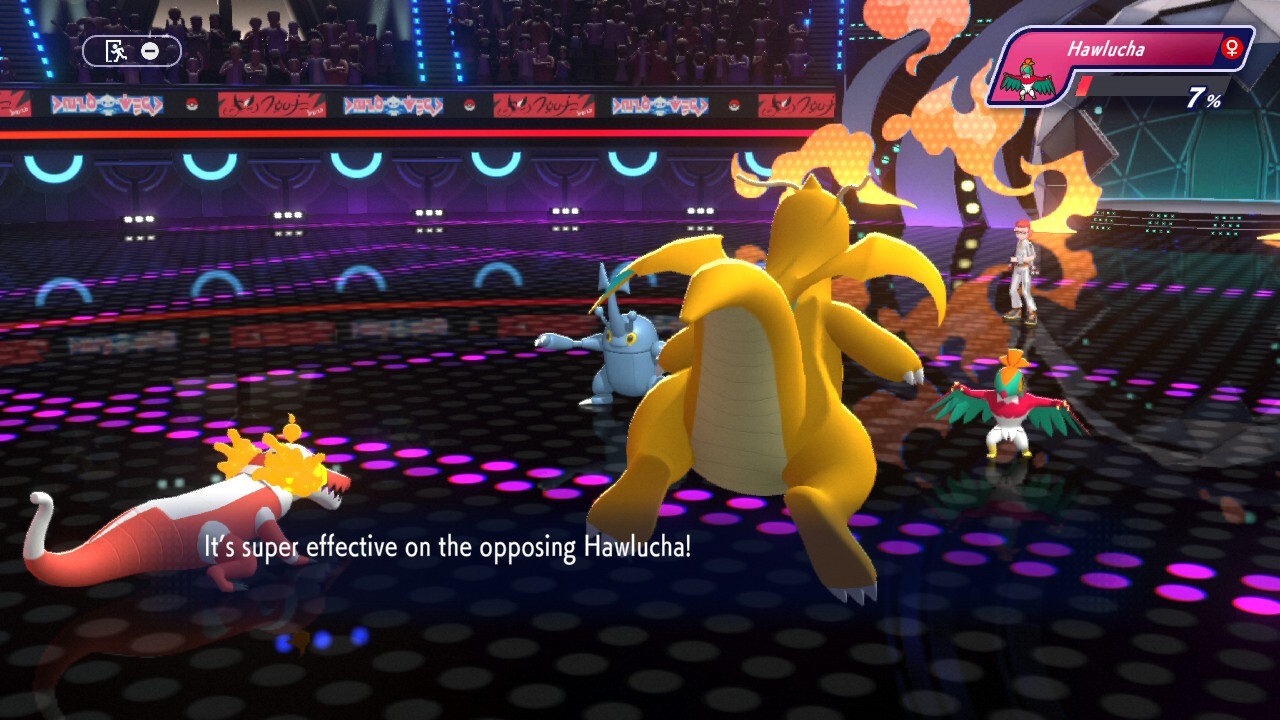The width and height of the screenshot is (1280, 720).
Task: Click the minus button icon beside the exit icon
Action: coord(150,51)
